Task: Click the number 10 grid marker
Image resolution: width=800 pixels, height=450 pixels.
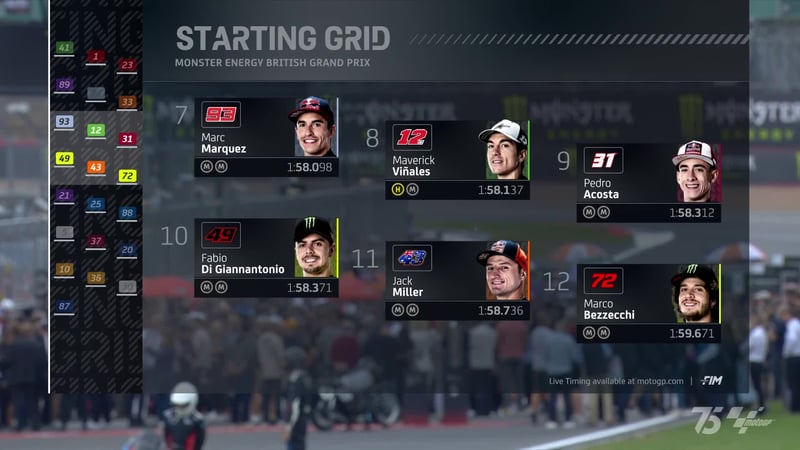Action: [64, 269]
